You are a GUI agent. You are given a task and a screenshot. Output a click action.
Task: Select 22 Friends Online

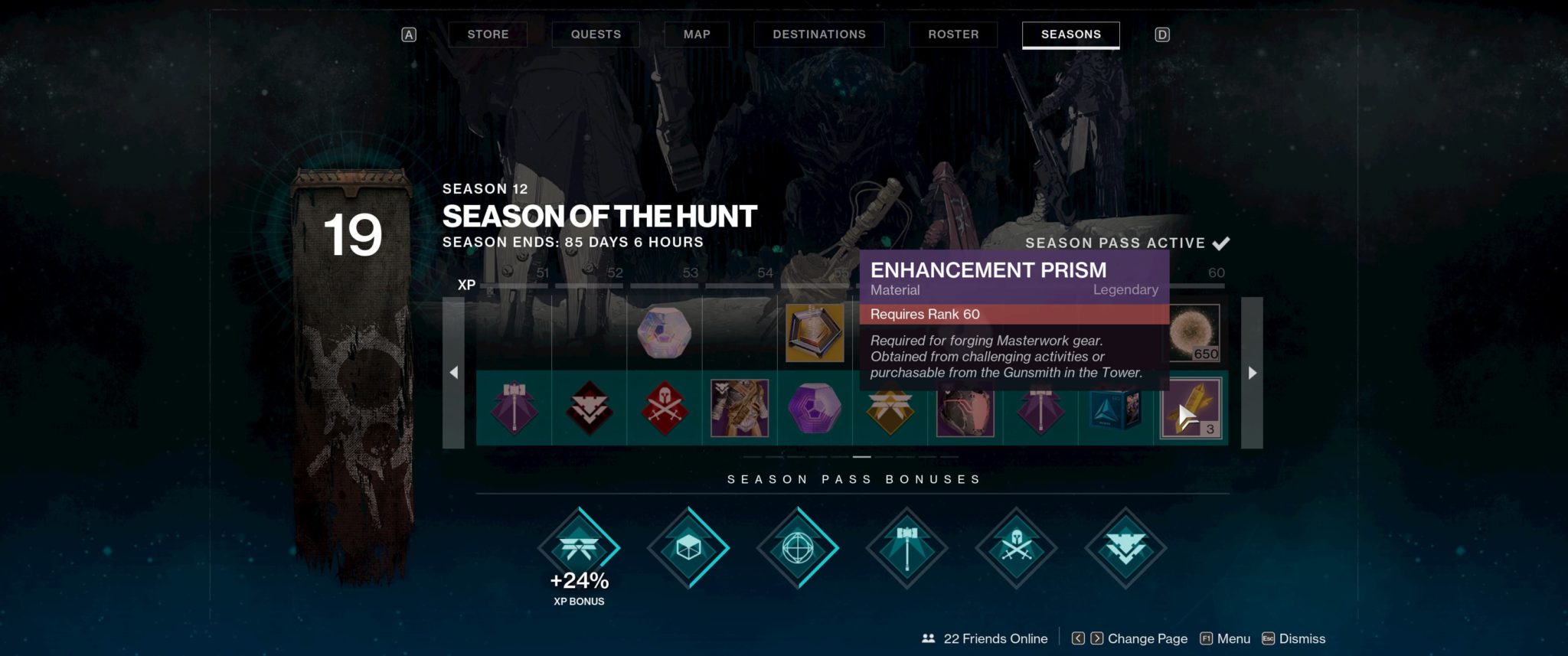coord(986,638)
